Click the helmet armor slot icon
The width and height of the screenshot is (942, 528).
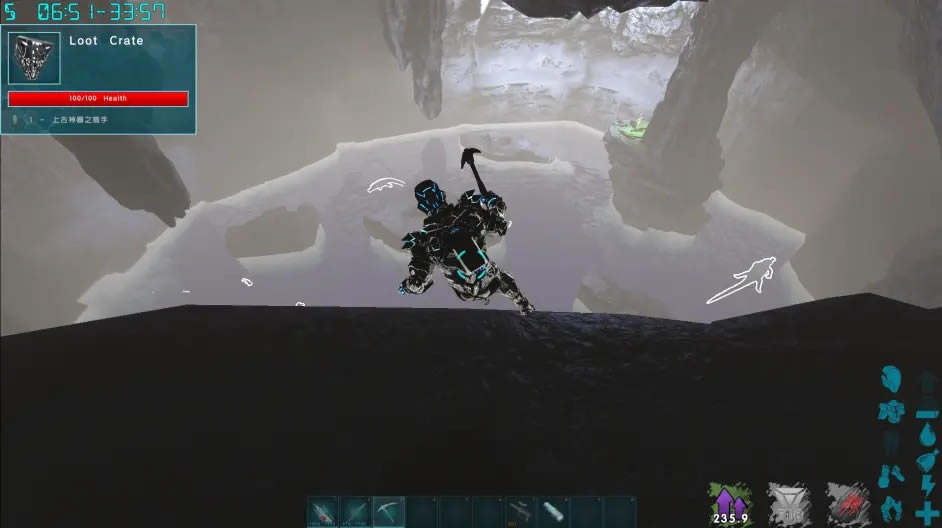tap(891, 380)
